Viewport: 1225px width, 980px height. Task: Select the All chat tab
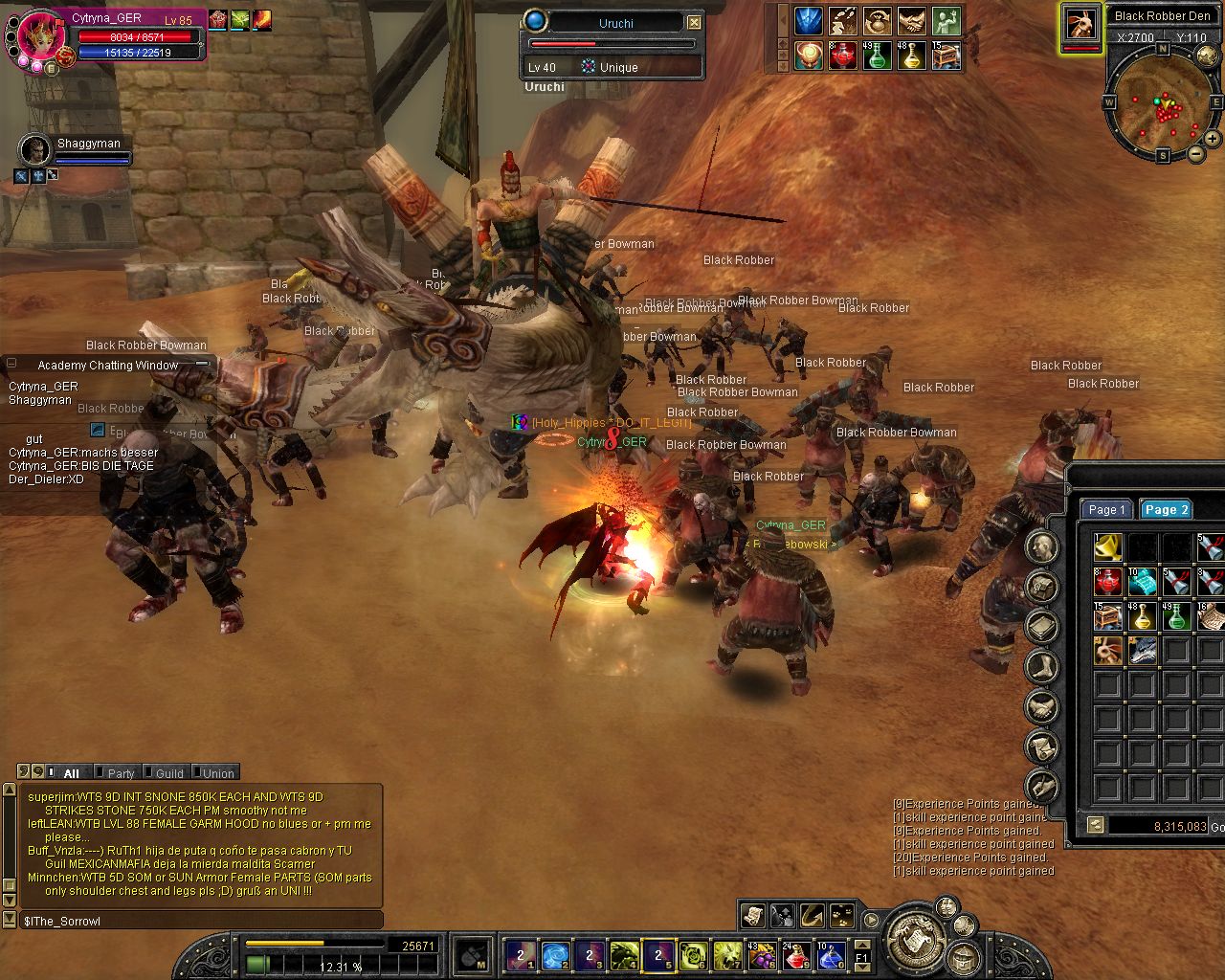pos(71,773)
